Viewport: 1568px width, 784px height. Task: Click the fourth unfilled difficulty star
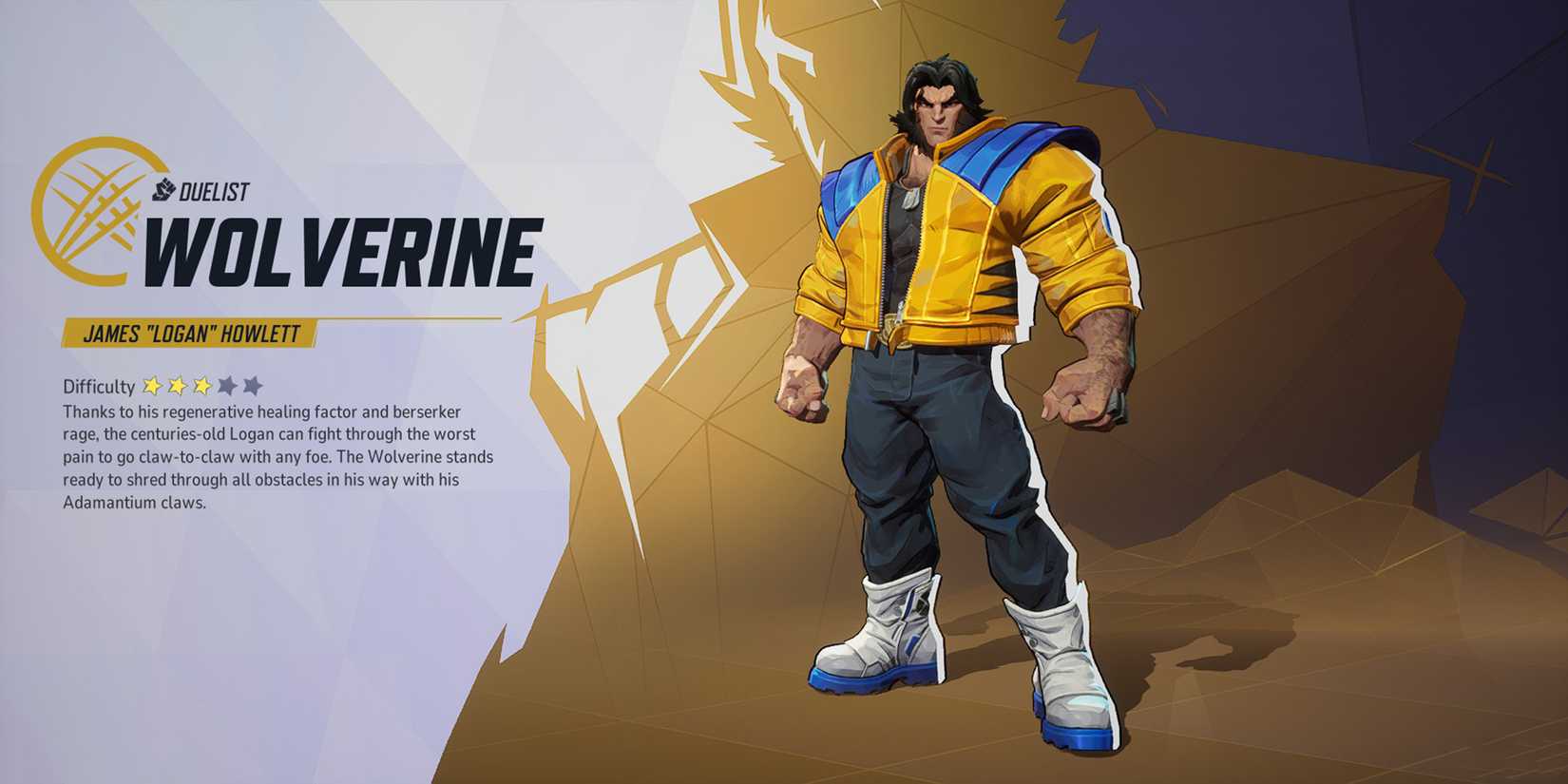pos(226,385)
